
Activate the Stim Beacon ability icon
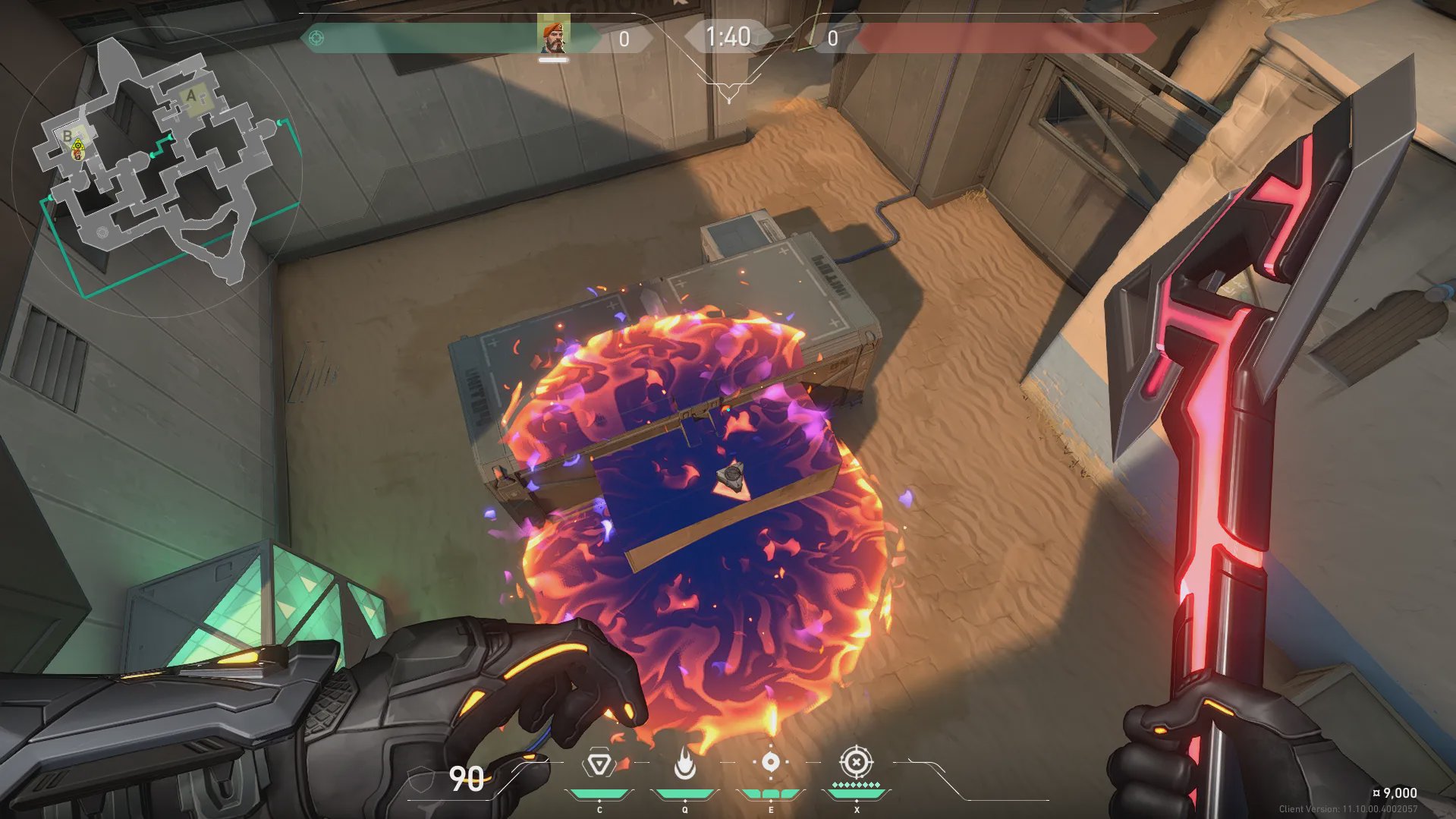click(x=599, y=764)
